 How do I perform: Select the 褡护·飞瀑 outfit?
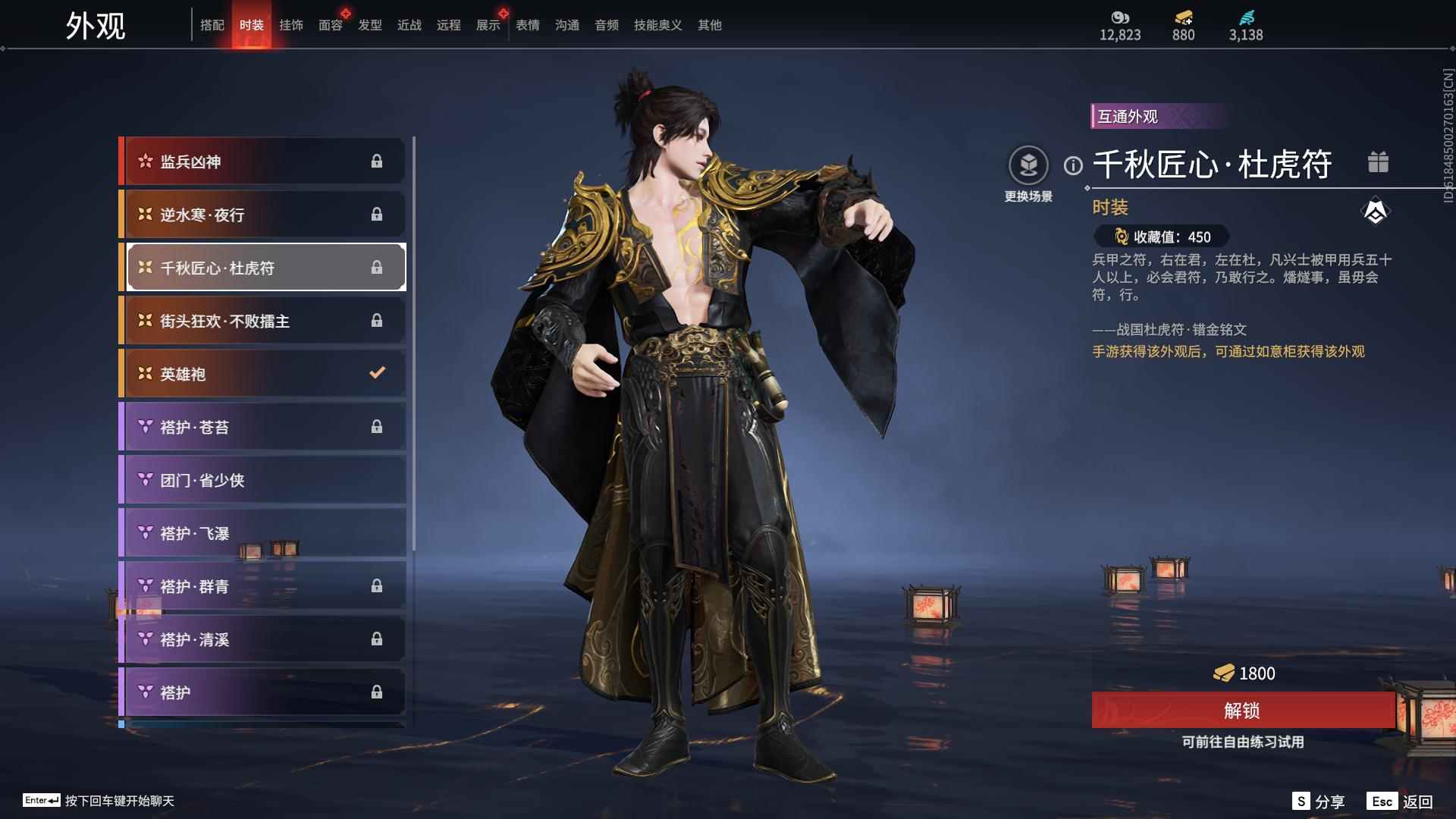click(x=262, y=533)
